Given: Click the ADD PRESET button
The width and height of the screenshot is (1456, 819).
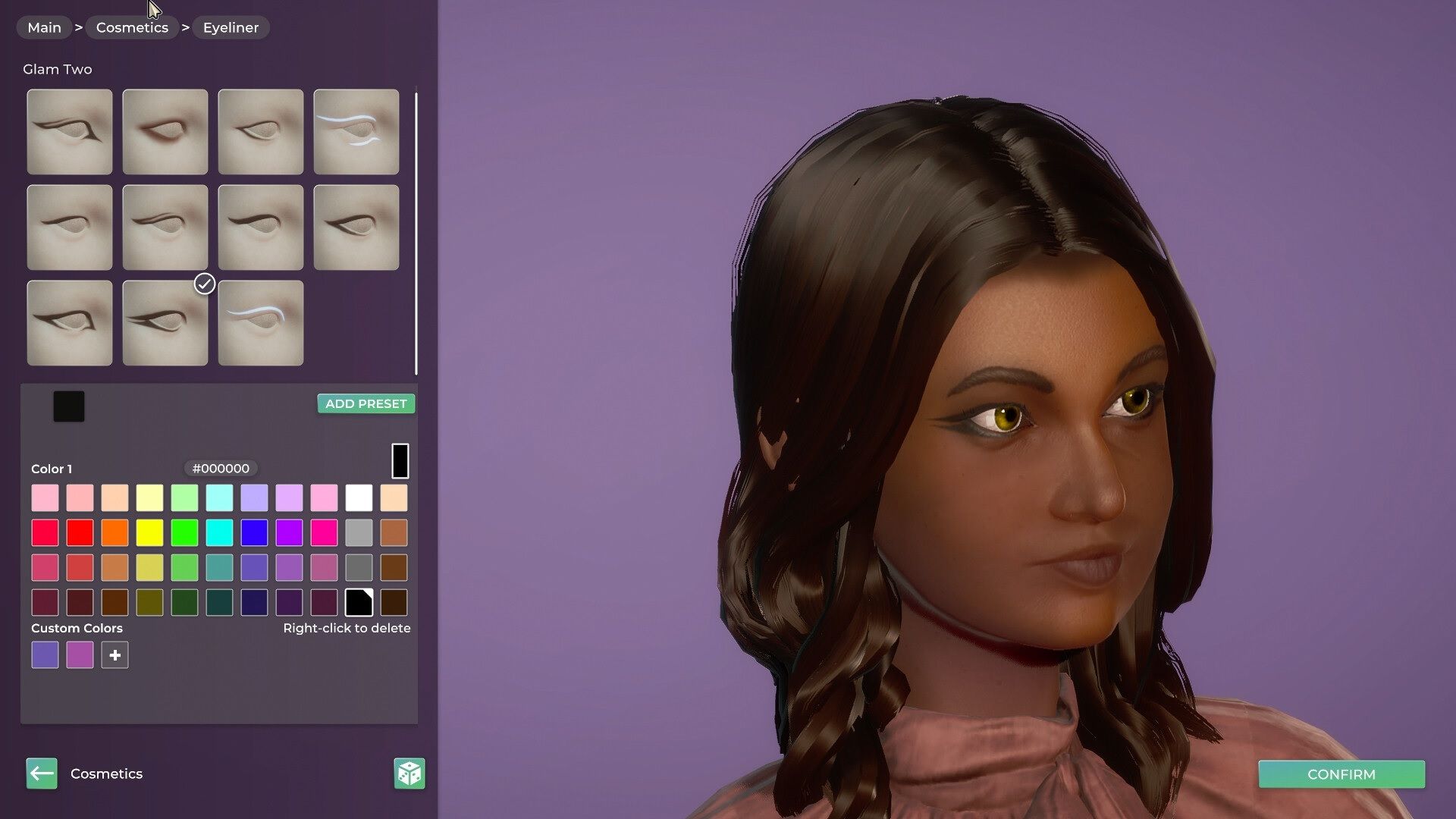Looking at the screenshot, I should click(366, 403).
